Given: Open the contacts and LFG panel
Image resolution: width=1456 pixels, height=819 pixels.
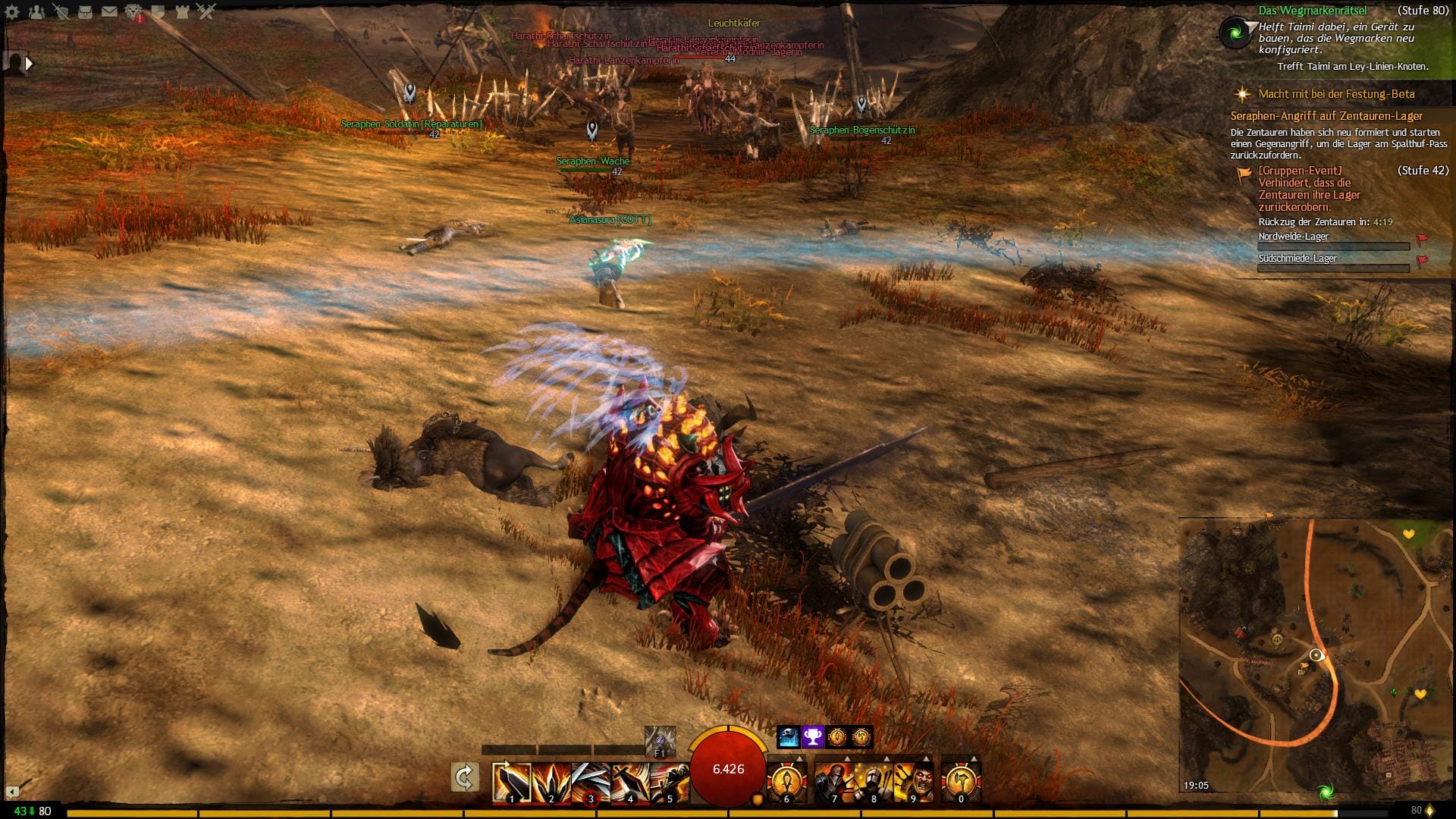Looking at the screenshot, I should [36, 11].
